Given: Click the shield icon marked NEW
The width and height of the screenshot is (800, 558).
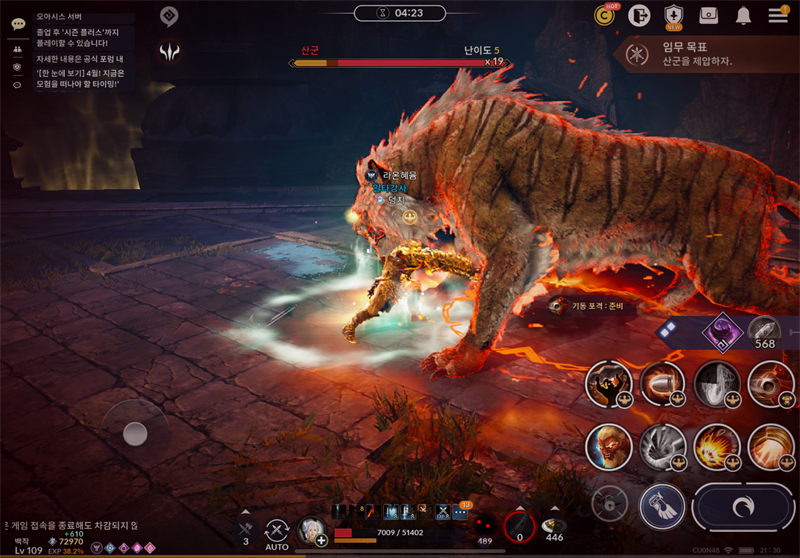Looking at the screenshot, I should click(x=674, y=15).
